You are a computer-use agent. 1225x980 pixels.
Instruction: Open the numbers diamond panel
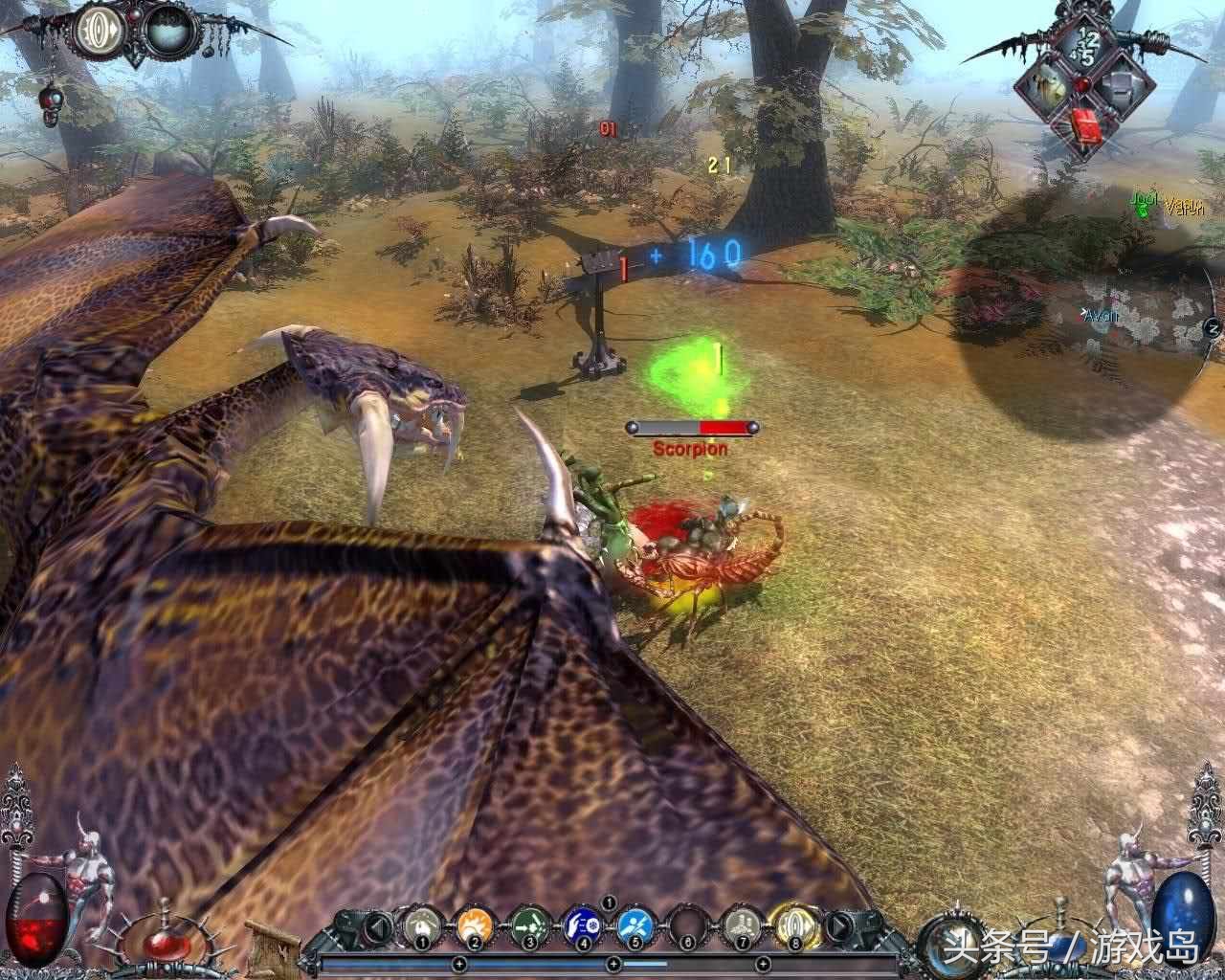pyautogui.click(x=1084, y=43)
